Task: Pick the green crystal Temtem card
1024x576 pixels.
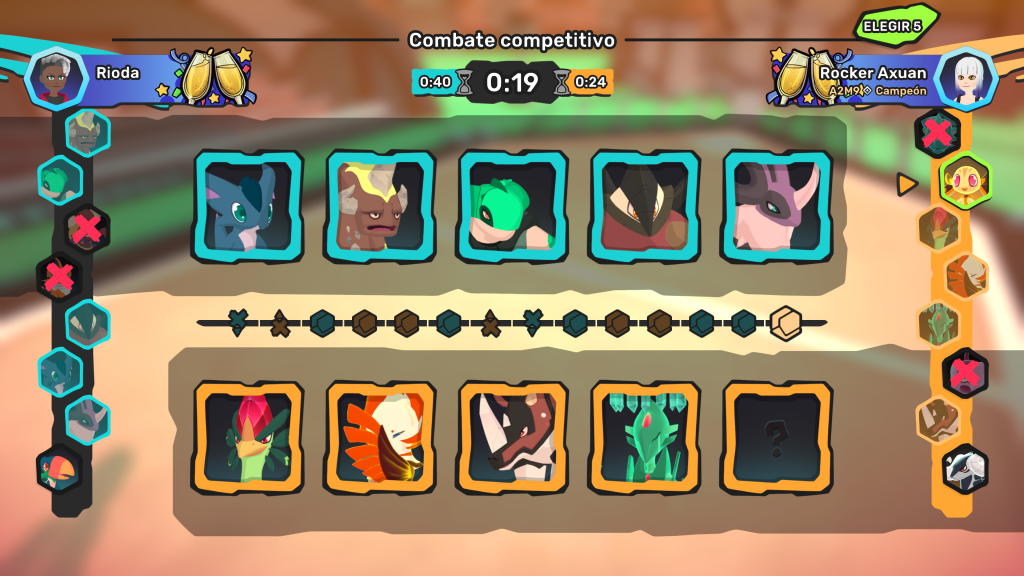Action: click(x=645, y=437)
